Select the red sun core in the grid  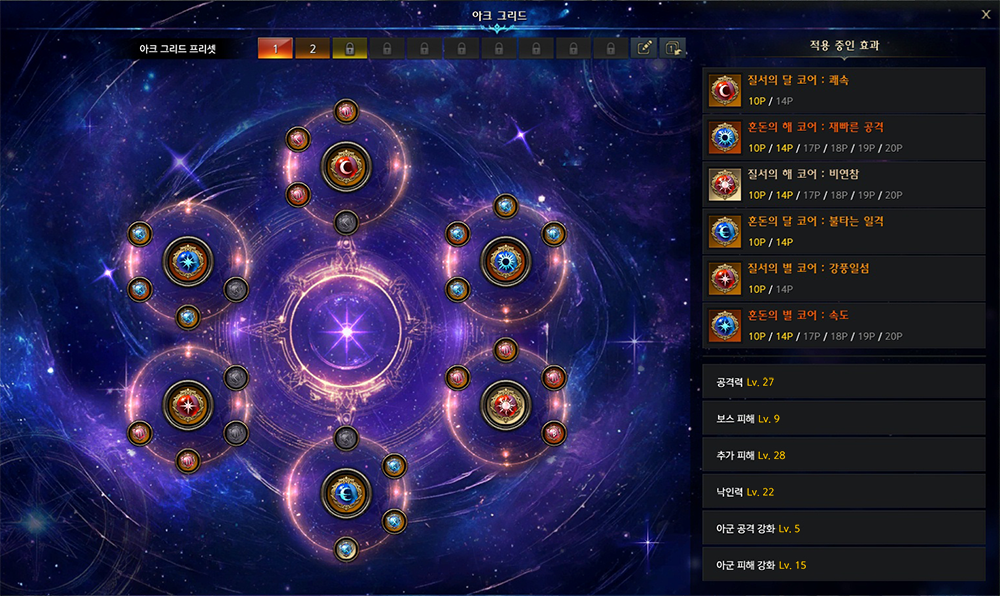(x=505, y=404)
